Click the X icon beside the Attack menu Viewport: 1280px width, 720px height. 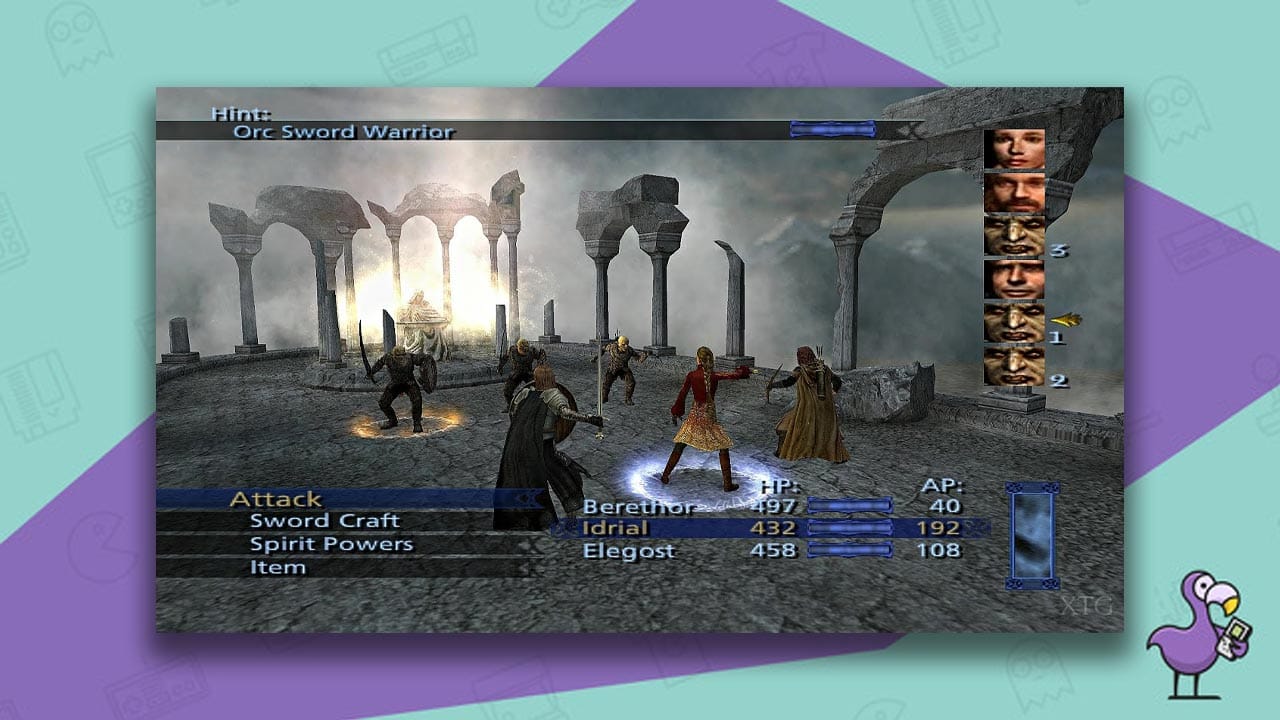point(528,497)
